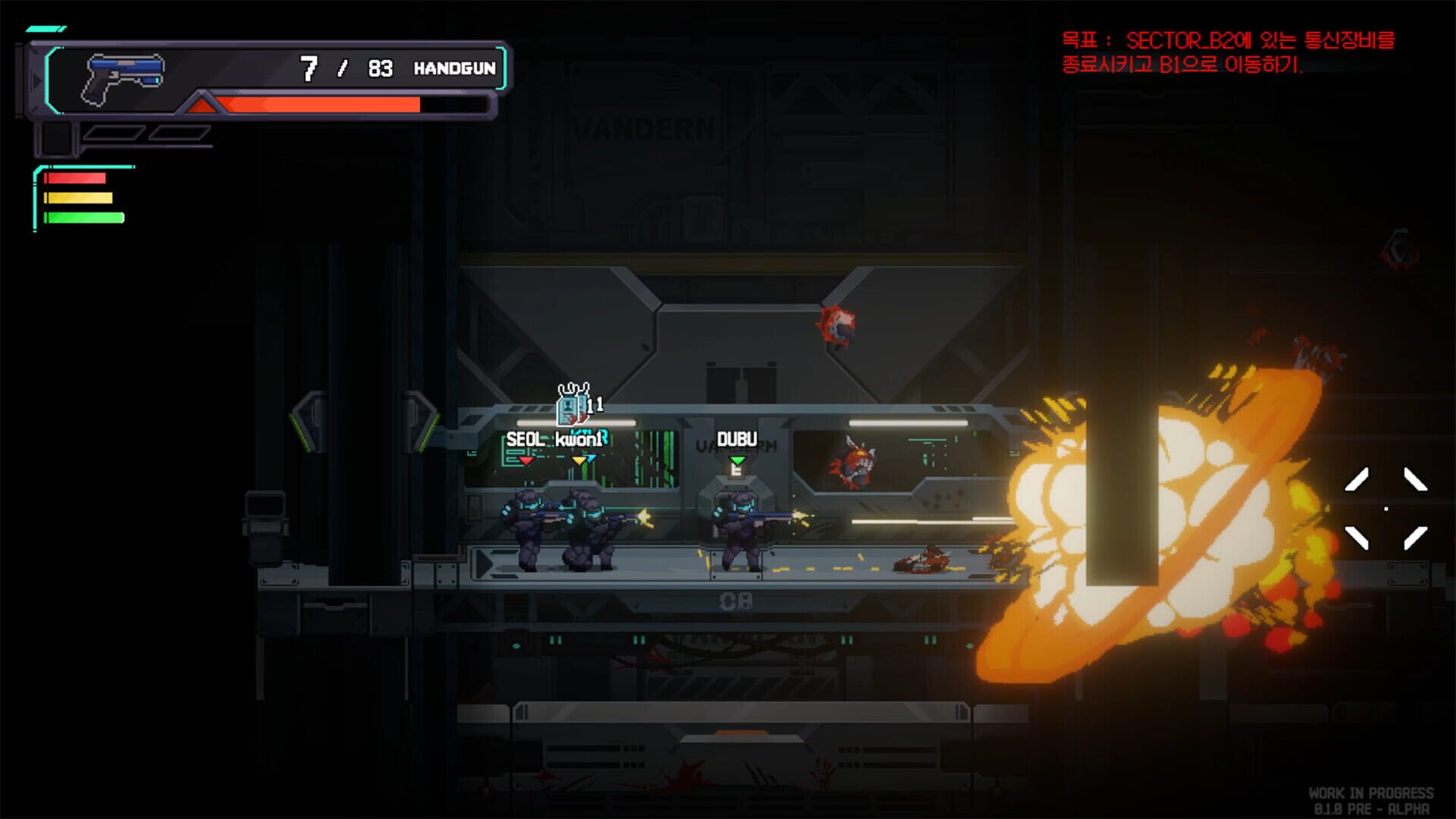Click the red arrow marker above SEOL
The height and width of the screenshot is (819, 1456).
pos(526,462)
